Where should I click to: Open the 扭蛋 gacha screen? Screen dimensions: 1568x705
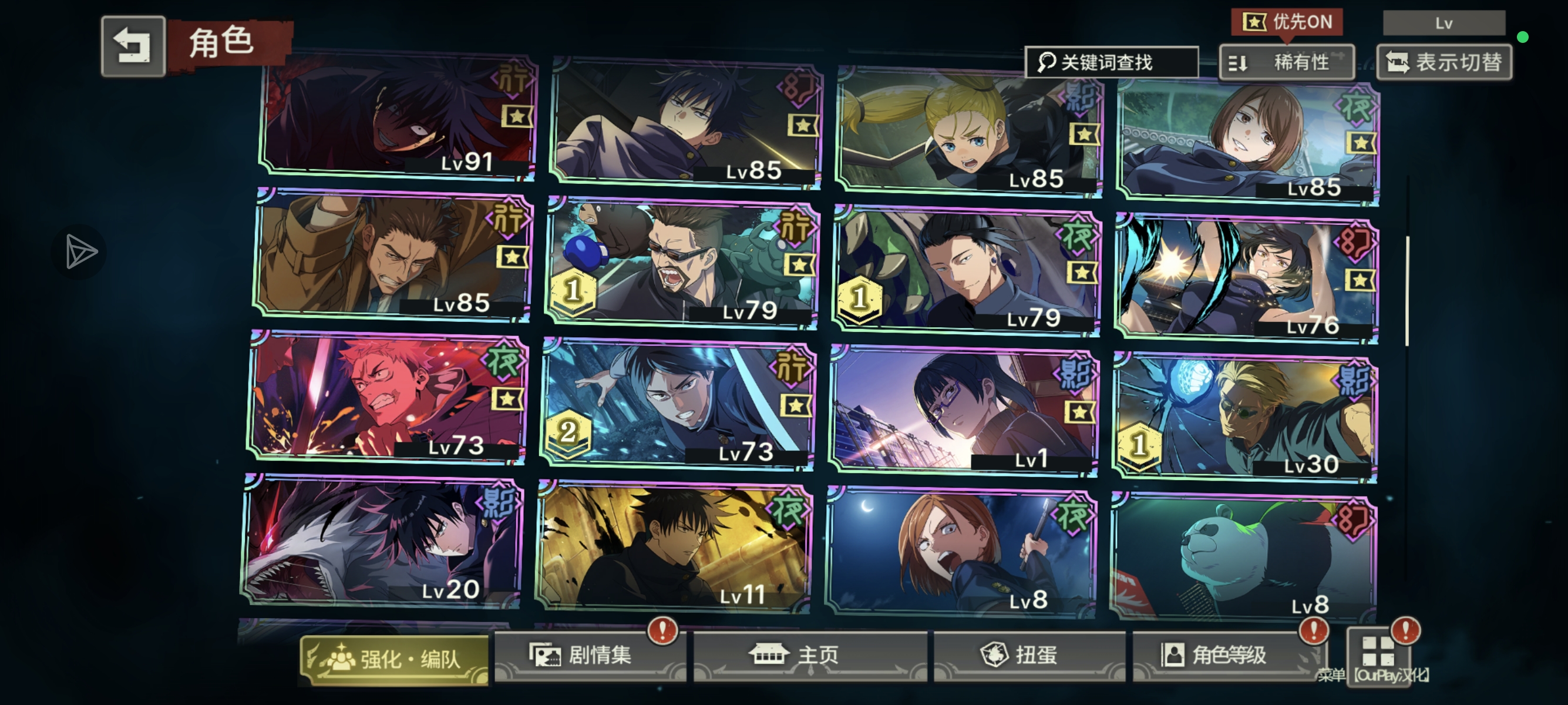(x=1029, y=656)
